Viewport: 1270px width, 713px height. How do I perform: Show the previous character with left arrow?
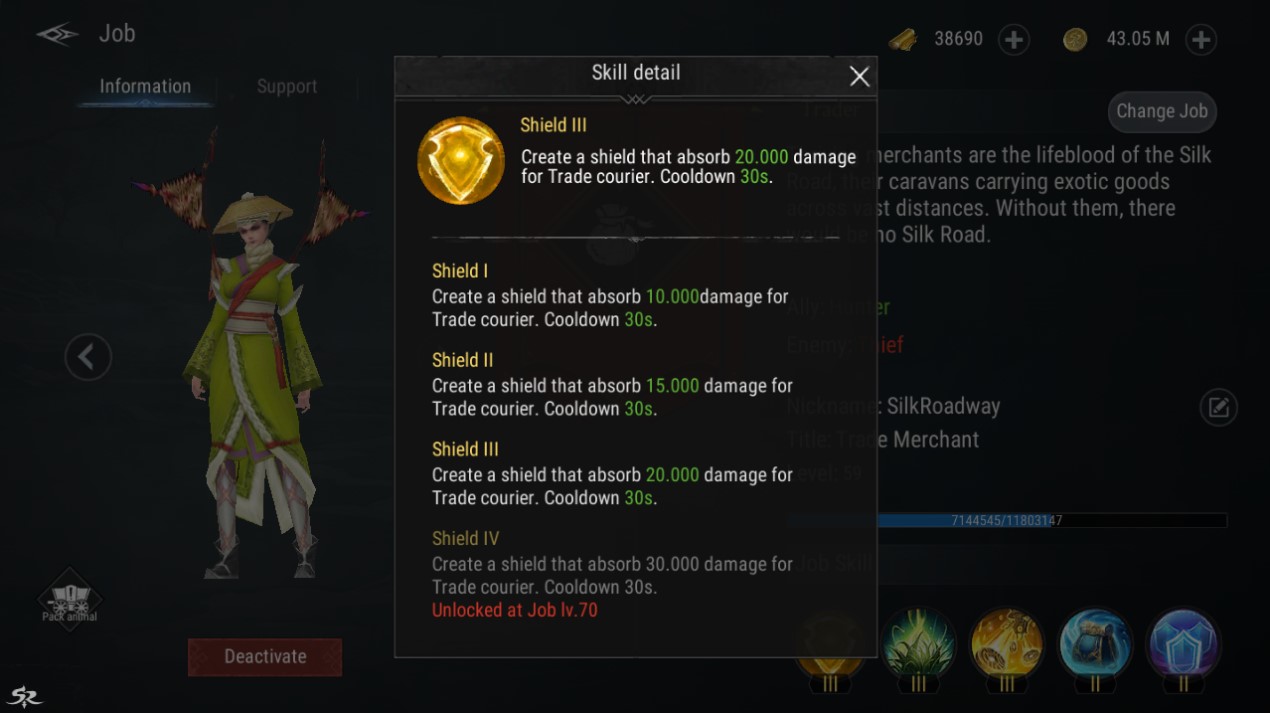tap(88, 356)
